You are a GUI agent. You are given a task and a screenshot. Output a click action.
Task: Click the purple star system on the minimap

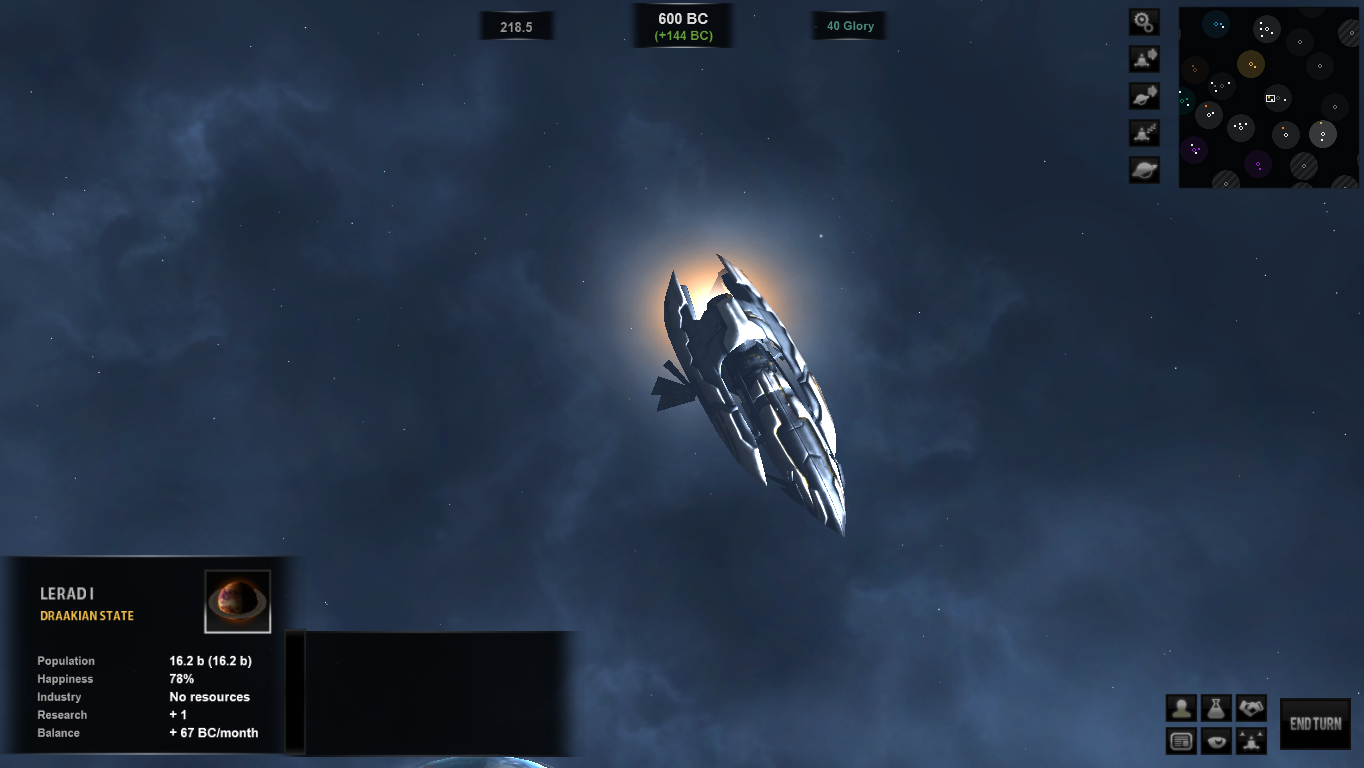pyautogui.click(x=1196, y=148)
